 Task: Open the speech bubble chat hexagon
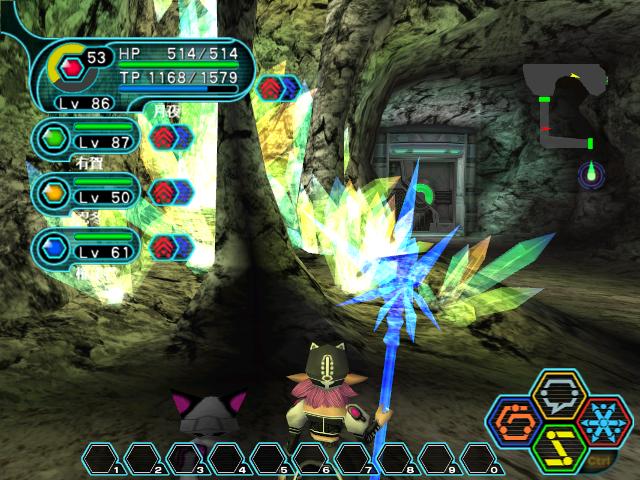coord(559,397)
